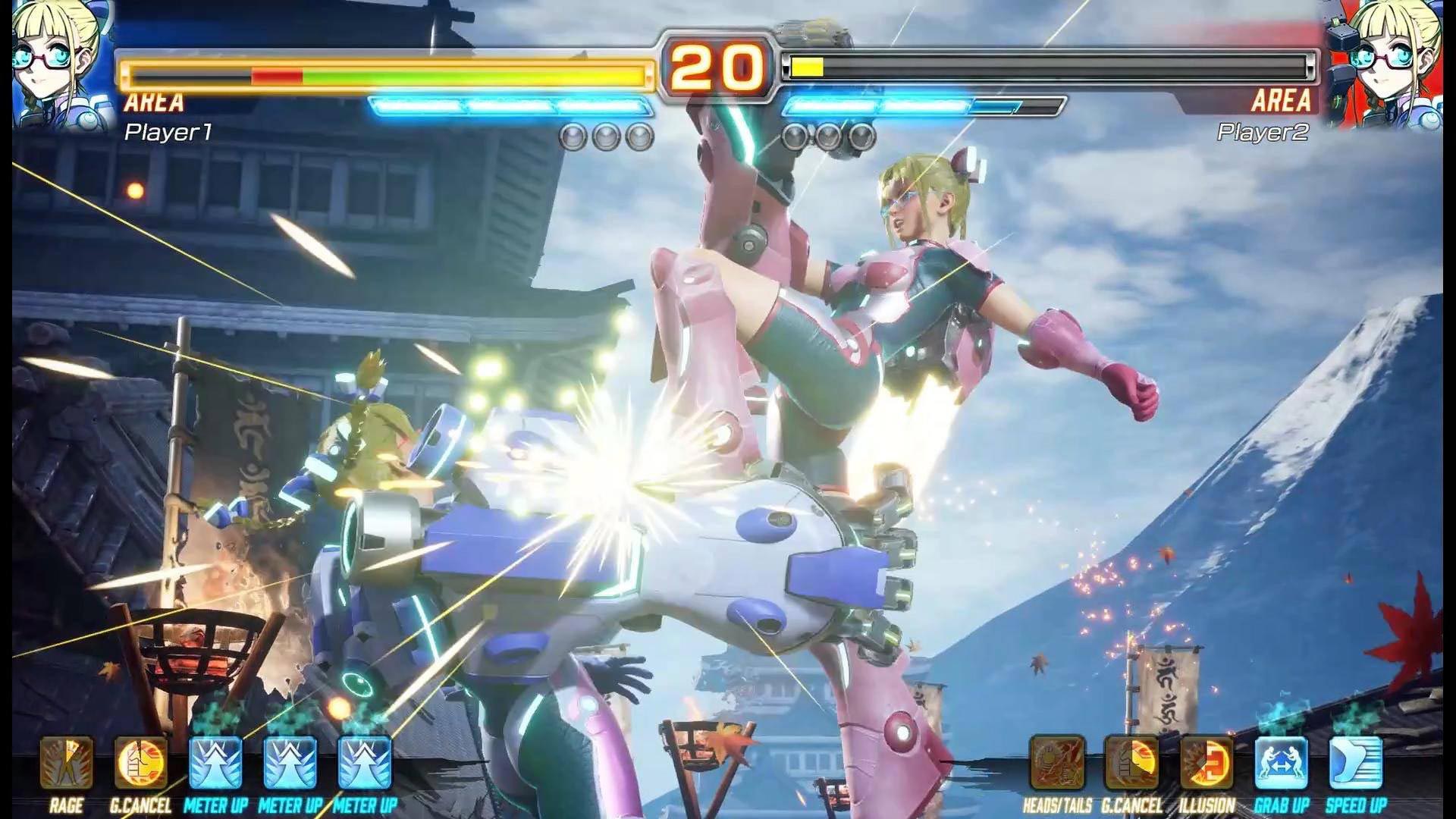The height and width of the screenshot is (819, 1456).
Task: Select the first METER UP Gougi icon
Action: [x=216, y=762]
